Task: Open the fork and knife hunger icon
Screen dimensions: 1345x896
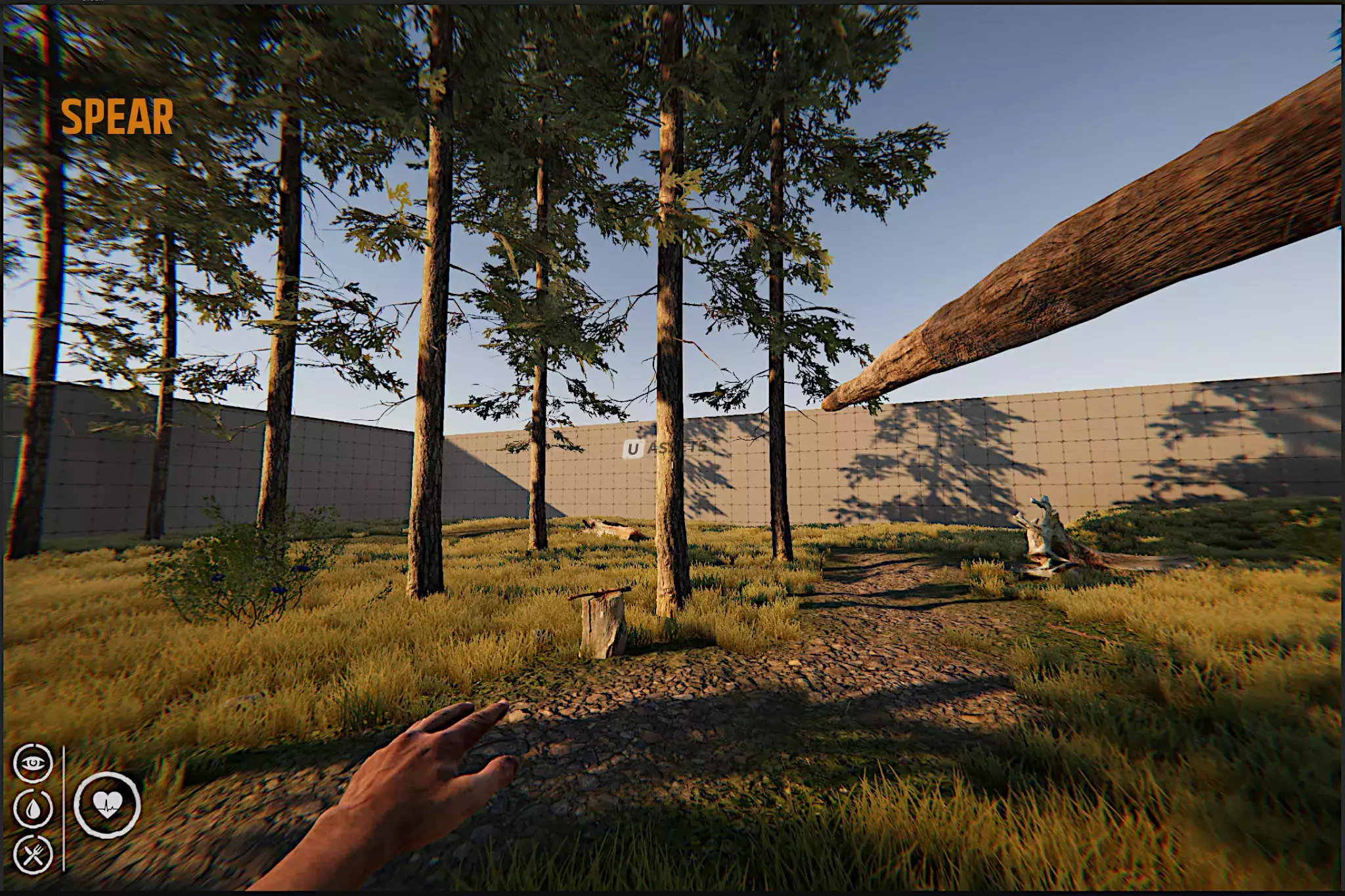Action: [x=33, y=854]
